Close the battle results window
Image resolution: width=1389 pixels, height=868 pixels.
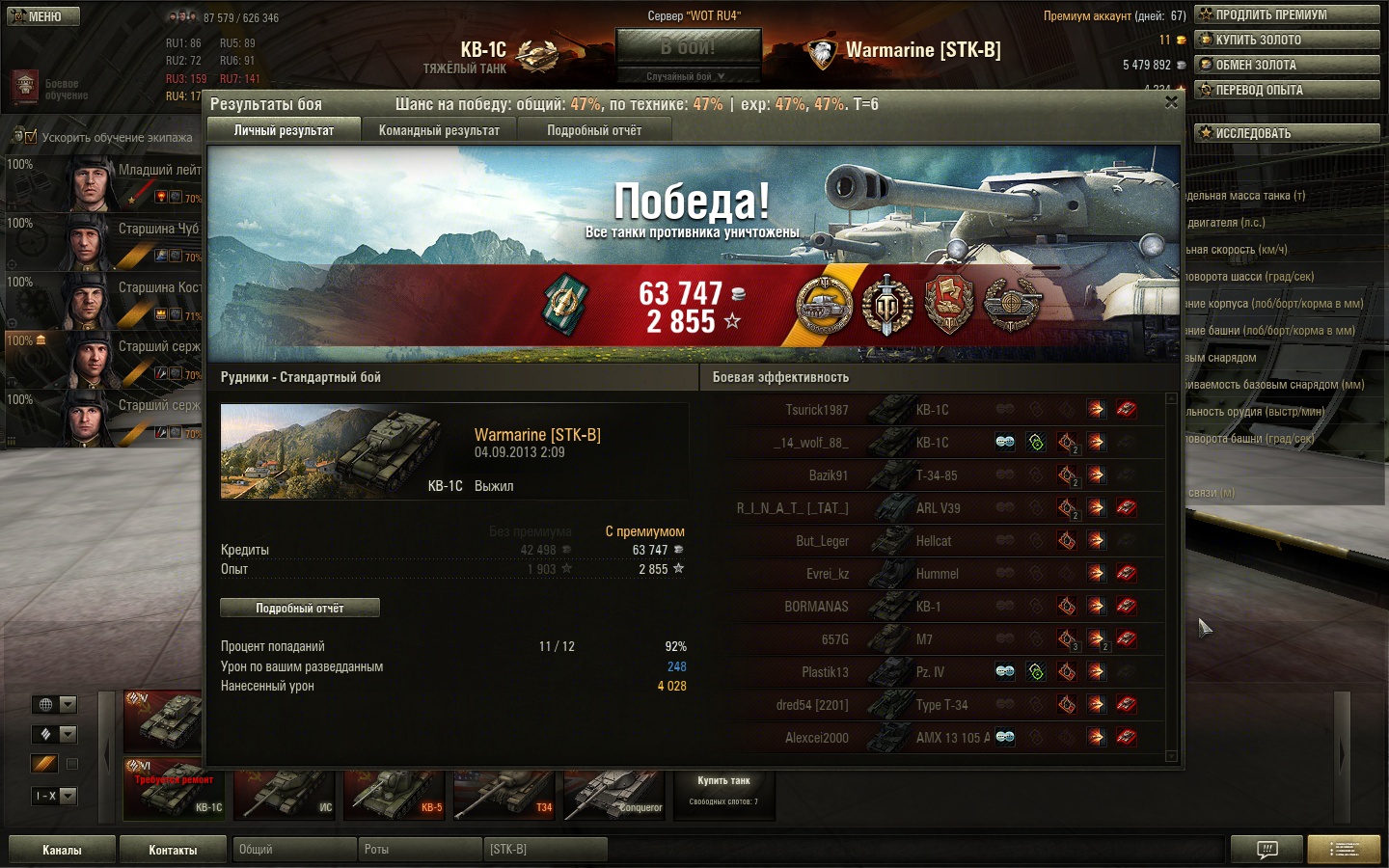coord(1171,102)
